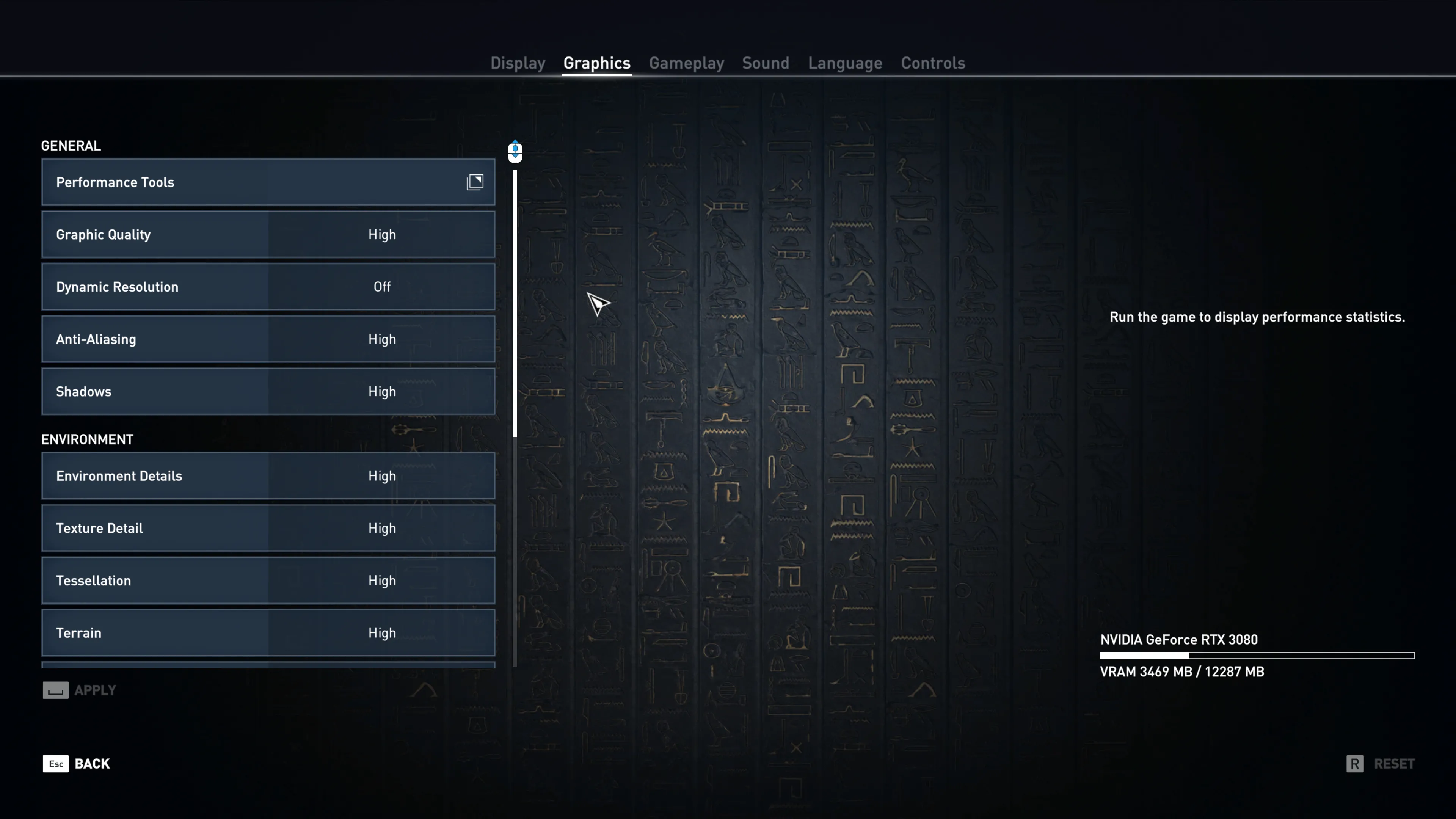
Task: Click BACK to exit the menu
Action: (x=93, y=764)
